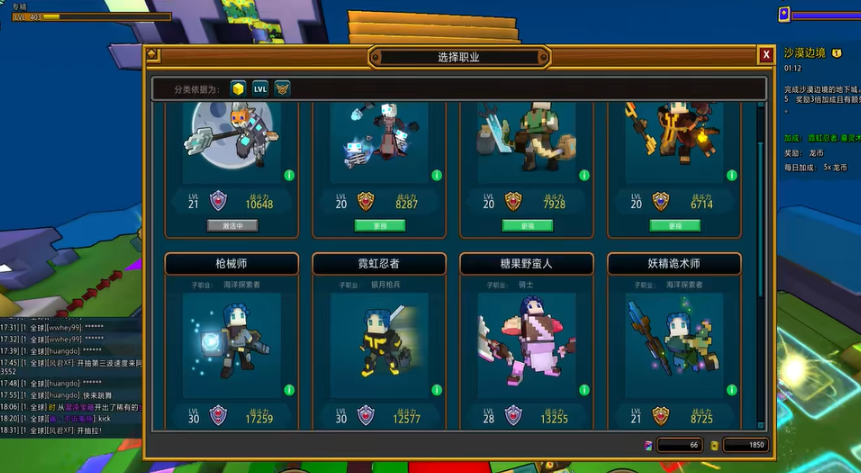Screen dimensions: 861x473
Task: Switch to the class with power 7928
Action: (x=527, y=226)
